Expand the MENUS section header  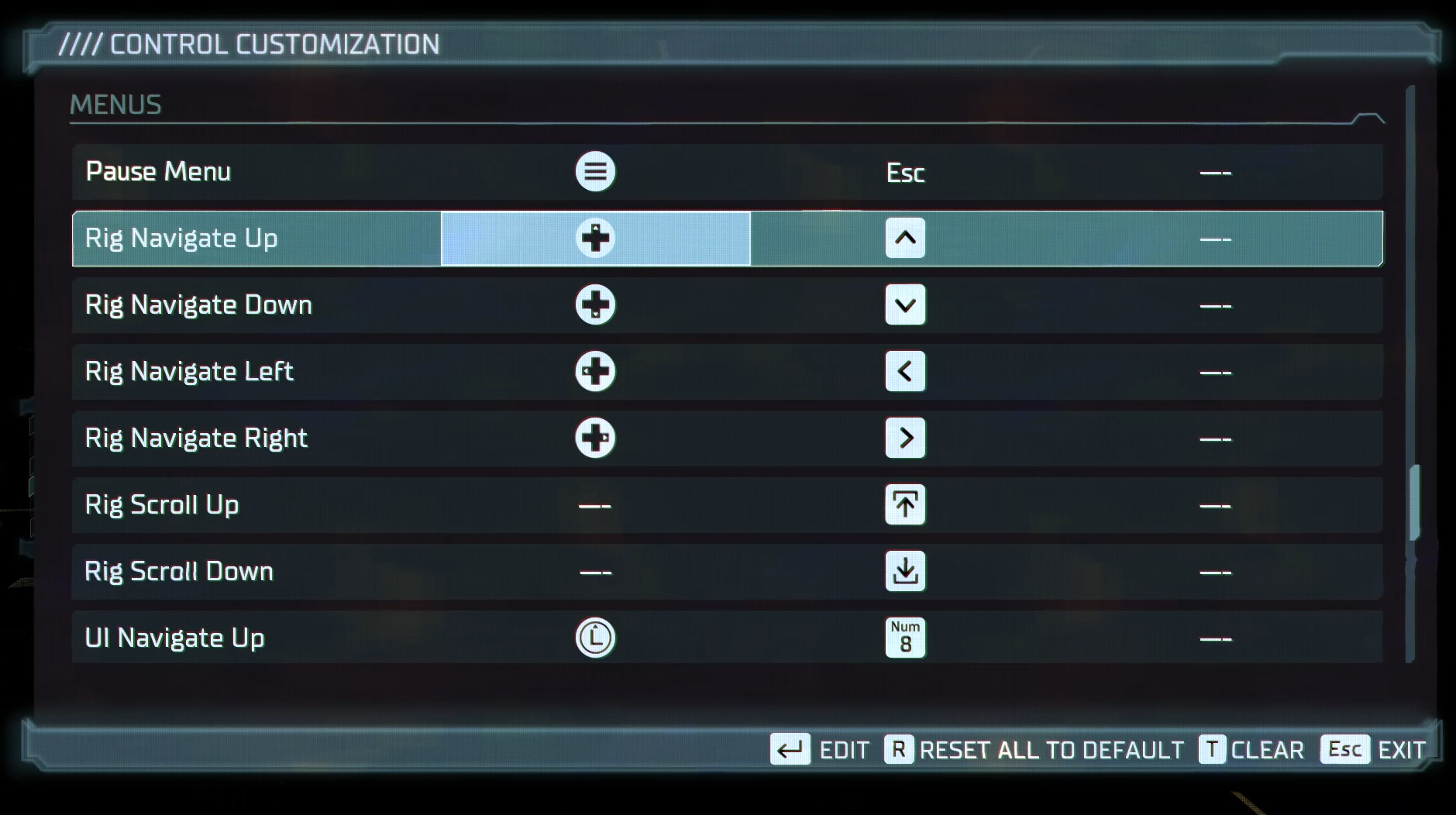(115, 105)
